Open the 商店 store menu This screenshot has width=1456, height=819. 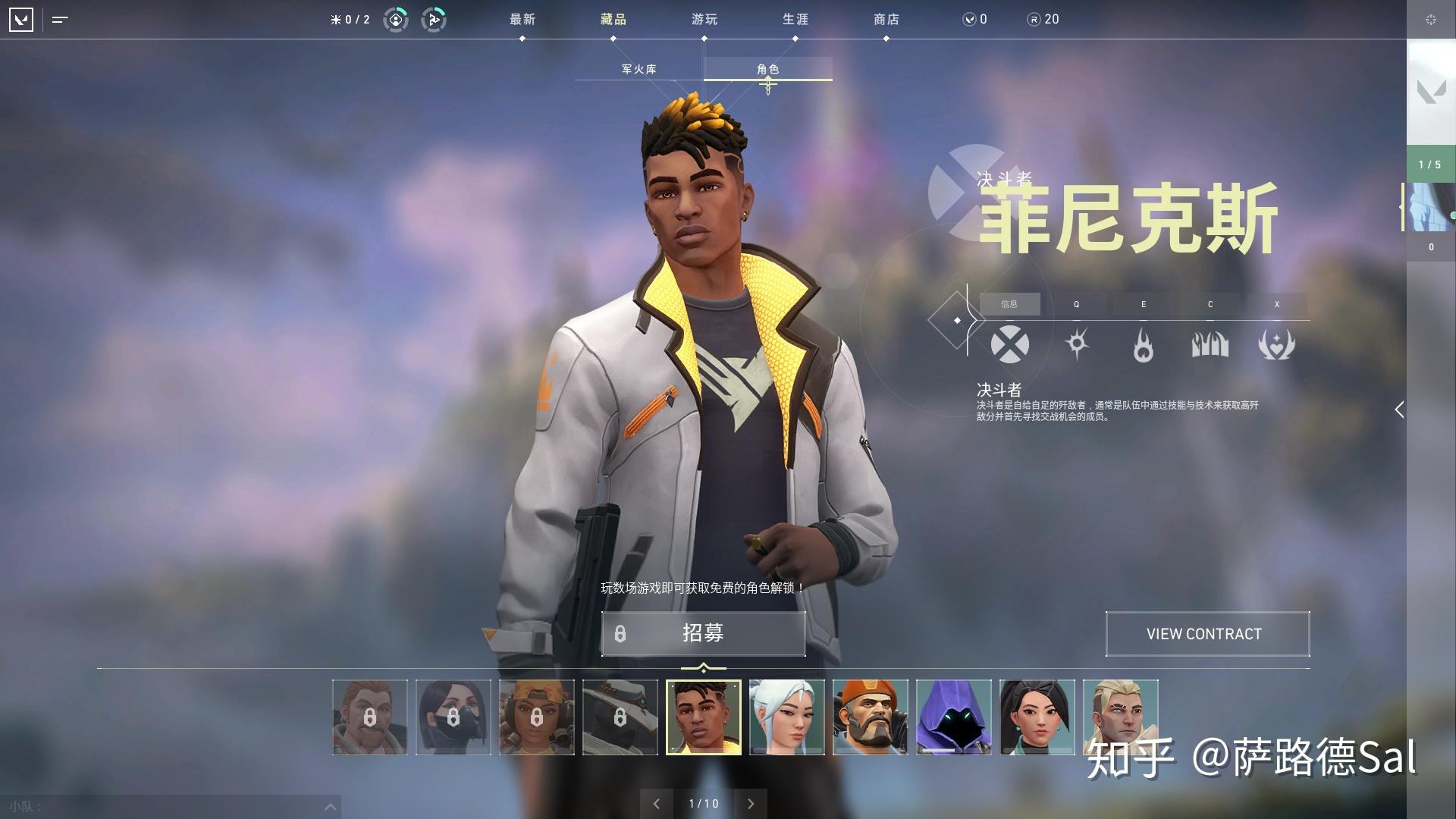point(886,19)
